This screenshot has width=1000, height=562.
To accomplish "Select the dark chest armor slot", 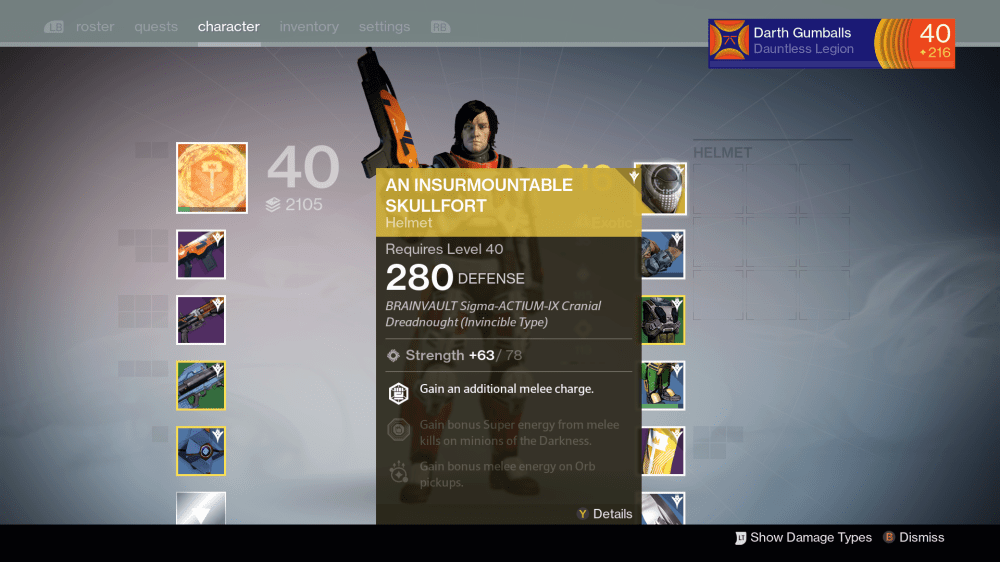I will (661, 320).
